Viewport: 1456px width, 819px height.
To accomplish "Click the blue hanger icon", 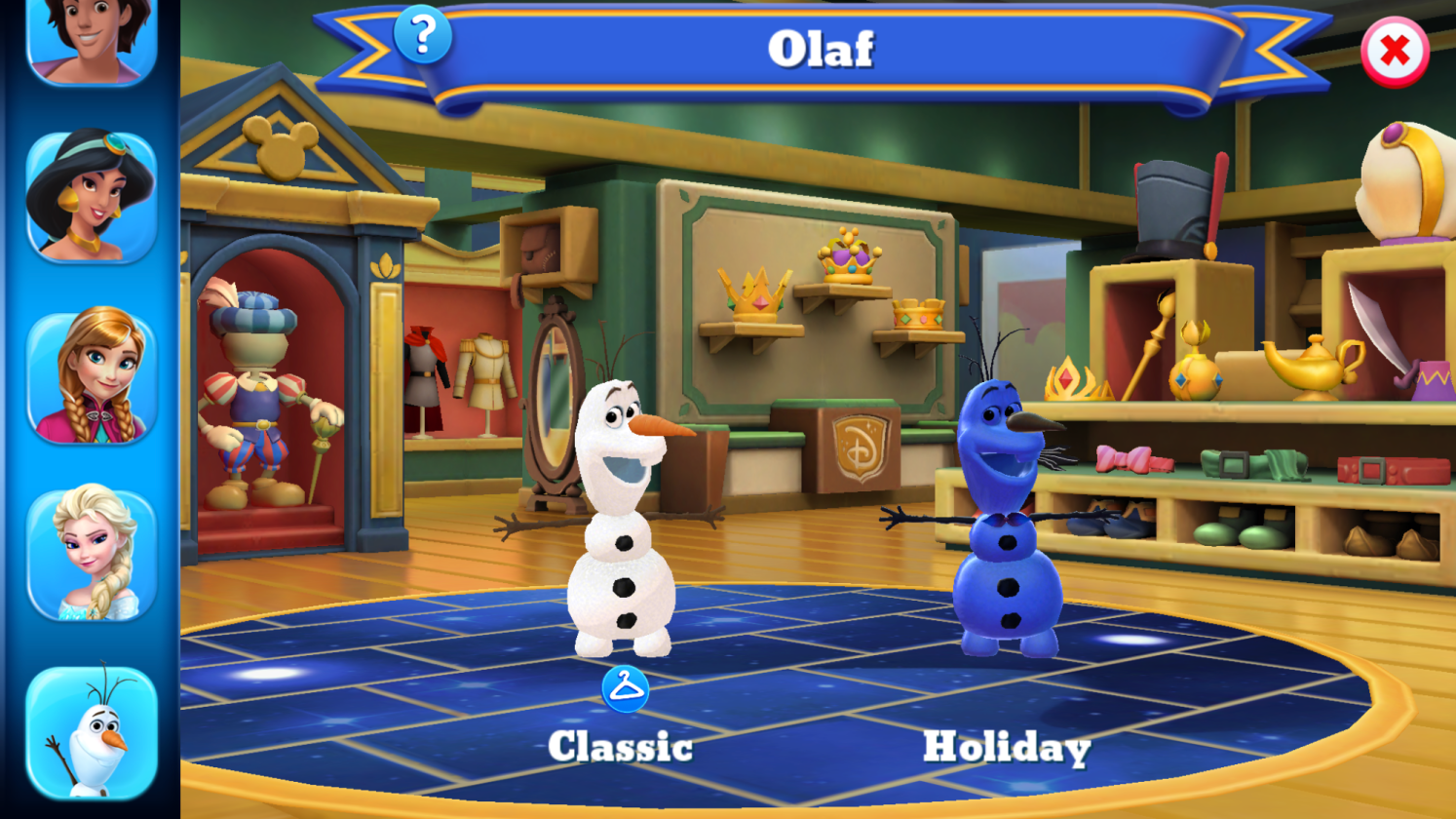I will point(625,689).
